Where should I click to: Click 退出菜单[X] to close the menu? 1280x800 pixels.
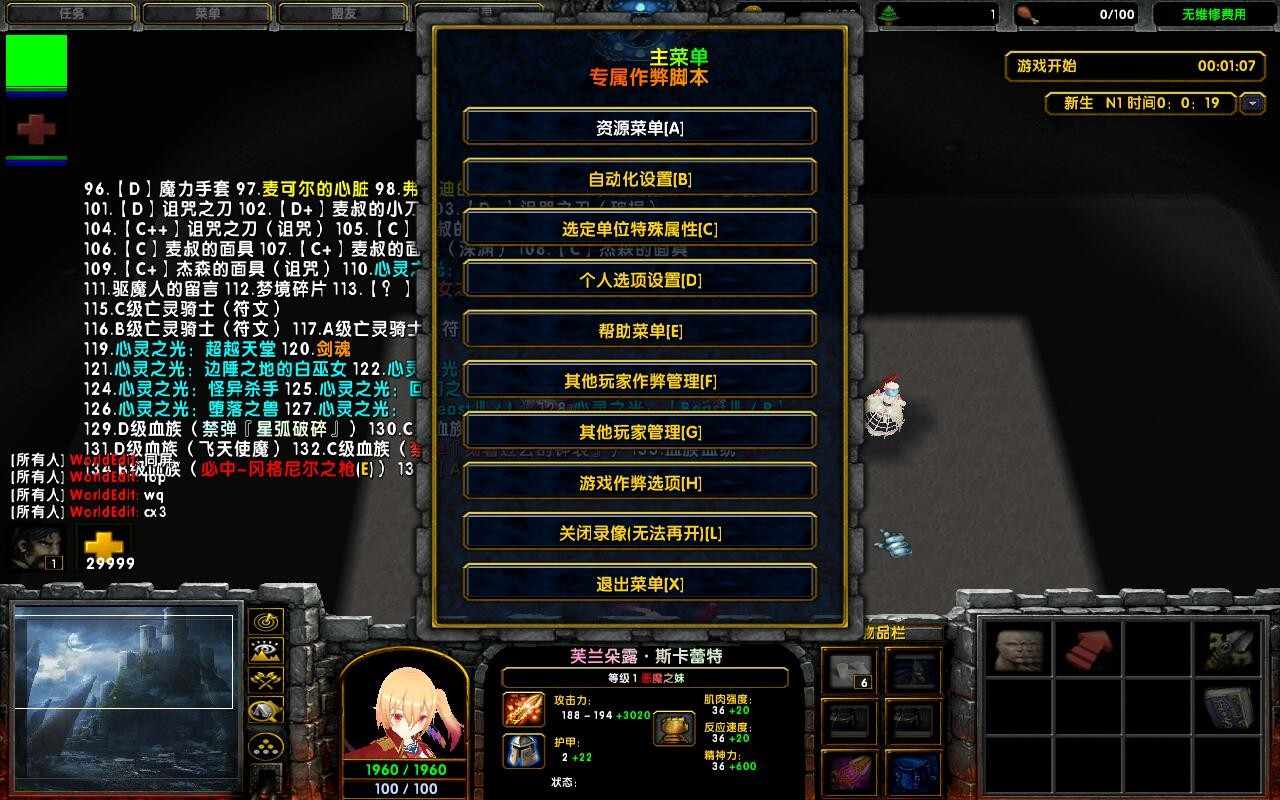(639, 583)
